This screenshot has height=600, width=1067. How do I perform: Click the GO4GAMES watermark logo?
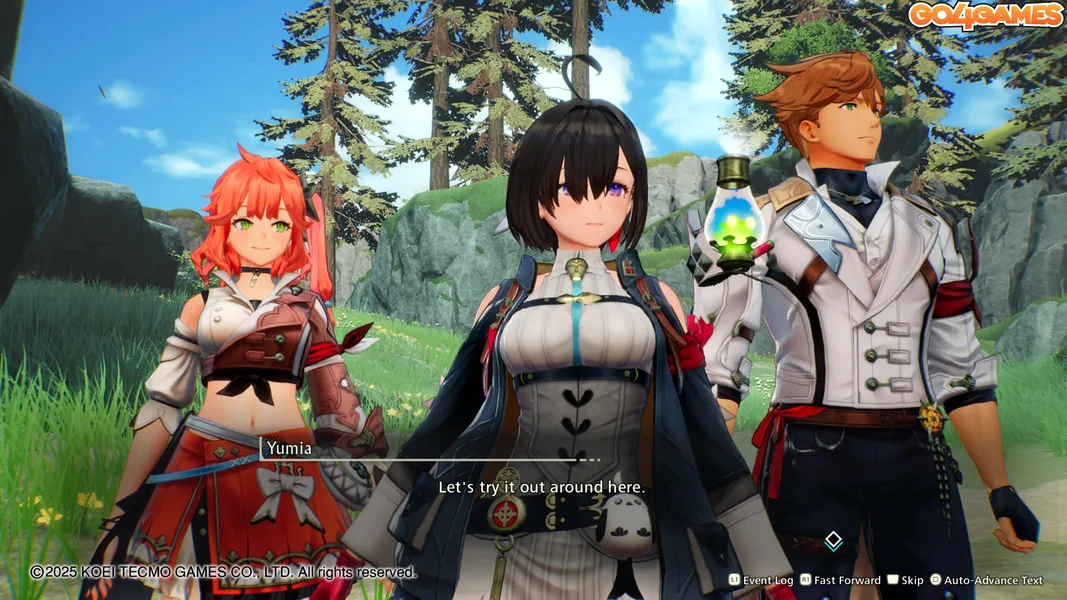click(984, 15)
